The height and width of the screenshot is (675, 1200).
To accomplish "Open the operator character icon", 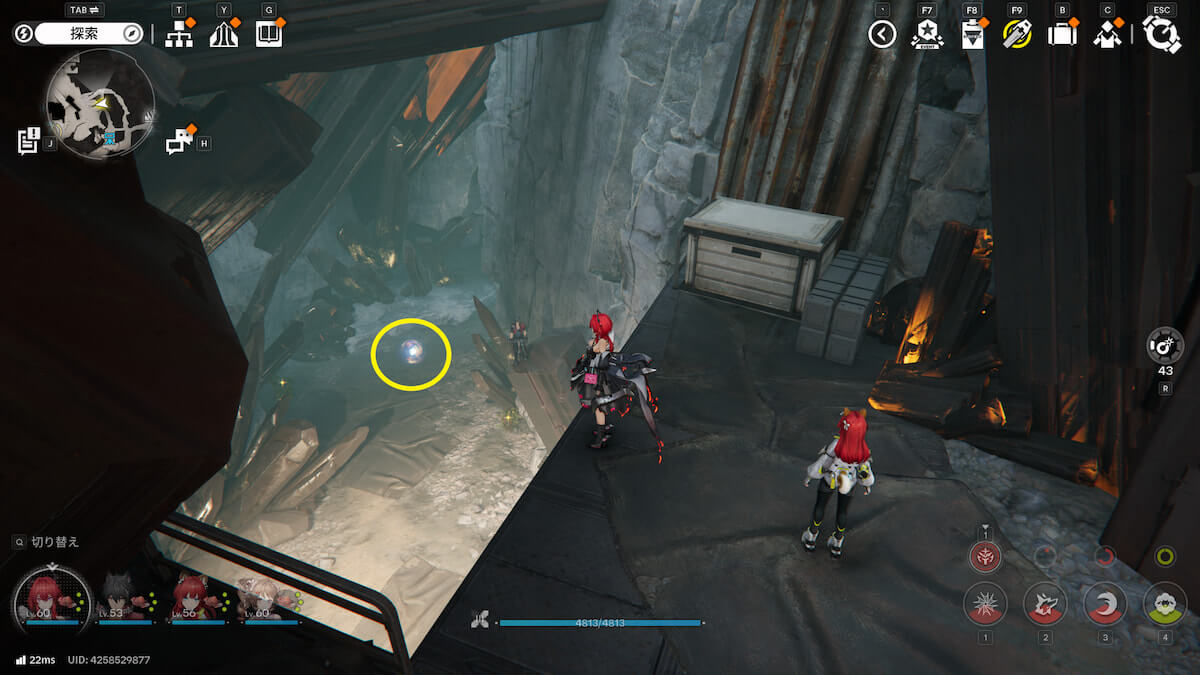I will (x=1107, y=35).
